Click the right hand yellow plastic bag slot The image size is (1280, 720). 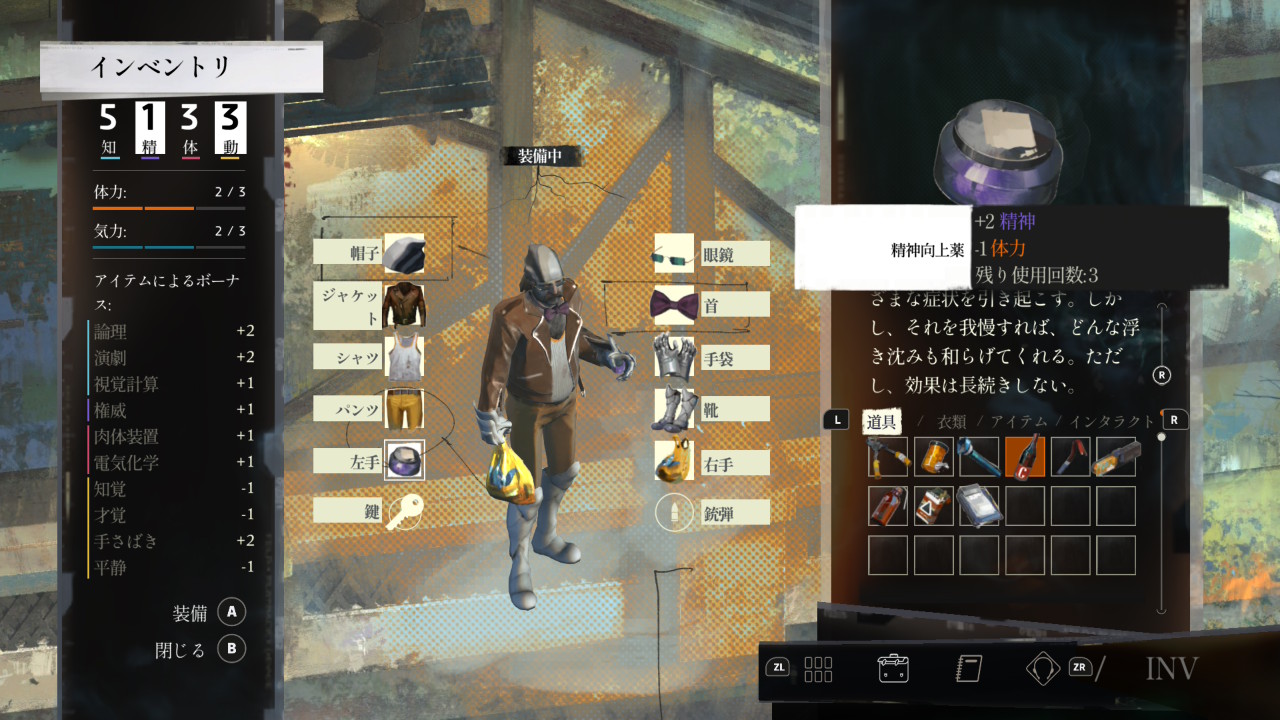click(674, 461)
